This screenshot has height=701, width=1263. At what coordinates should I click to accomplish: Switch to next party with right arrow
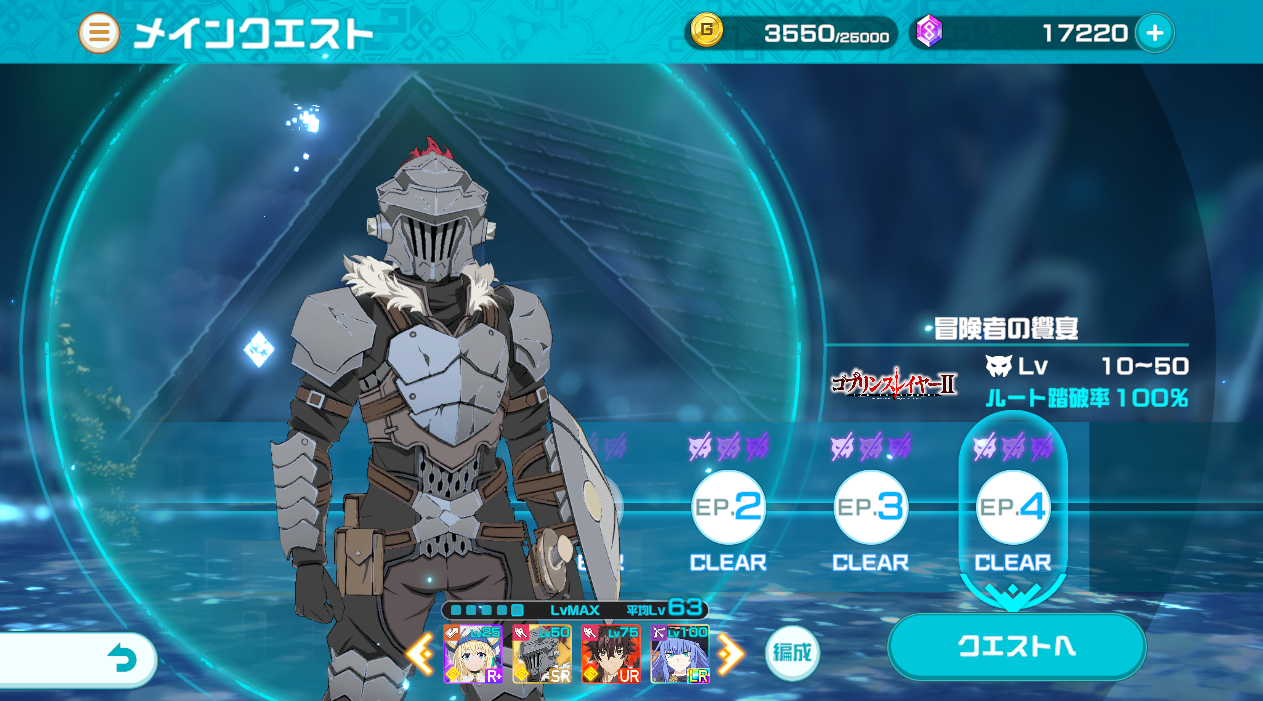(x=731, y=654)
